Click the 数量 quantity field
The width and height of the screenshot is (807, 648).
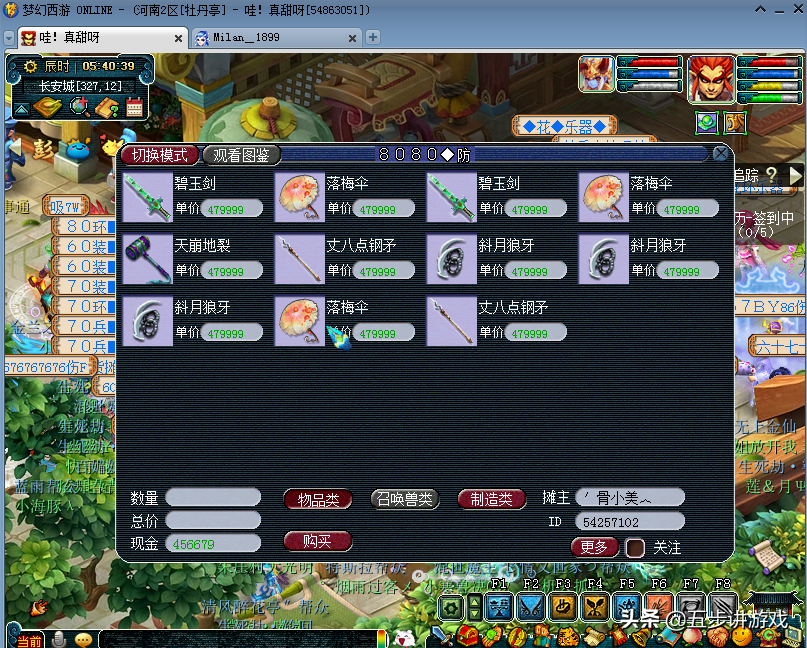point(213,497)
